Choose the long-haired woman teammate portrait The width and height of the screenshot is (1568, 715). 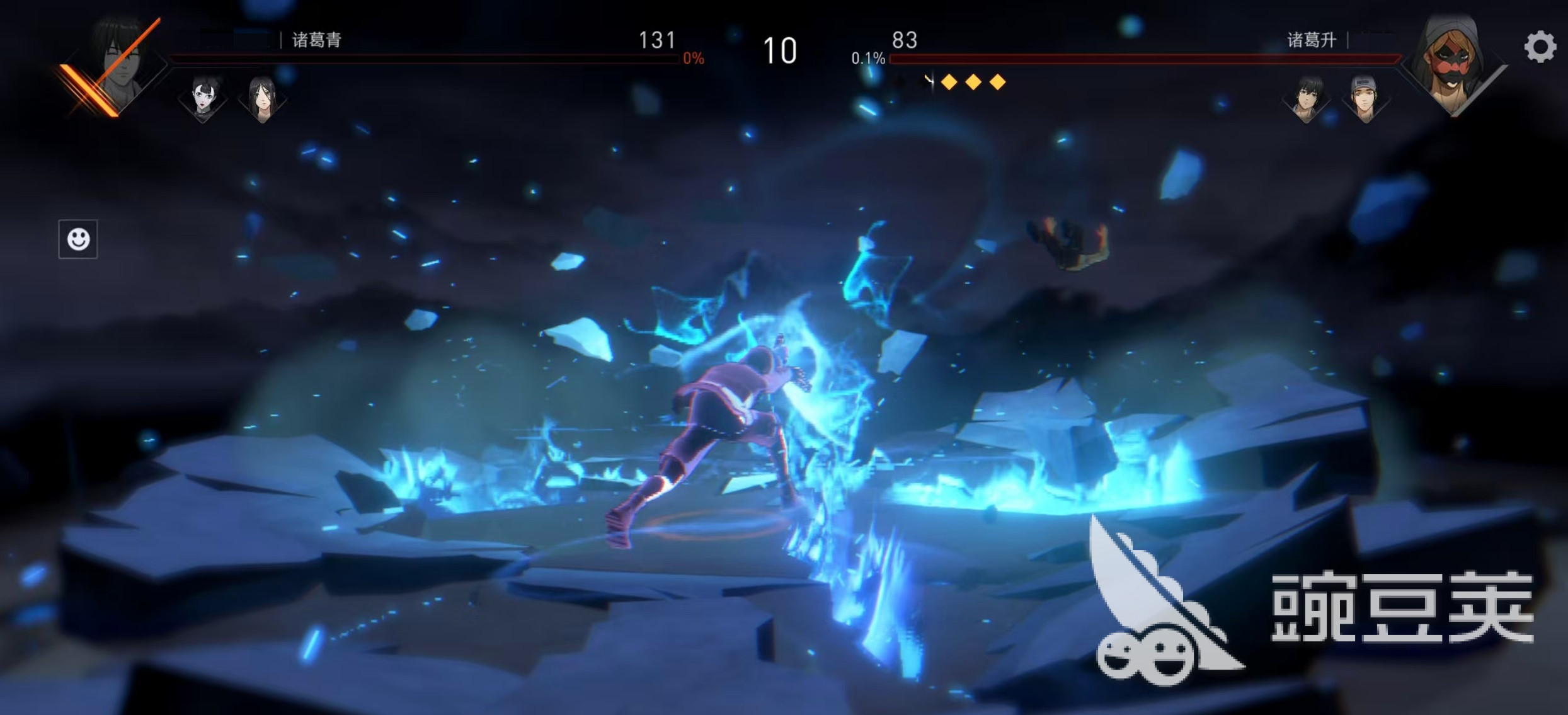point(262,99)
